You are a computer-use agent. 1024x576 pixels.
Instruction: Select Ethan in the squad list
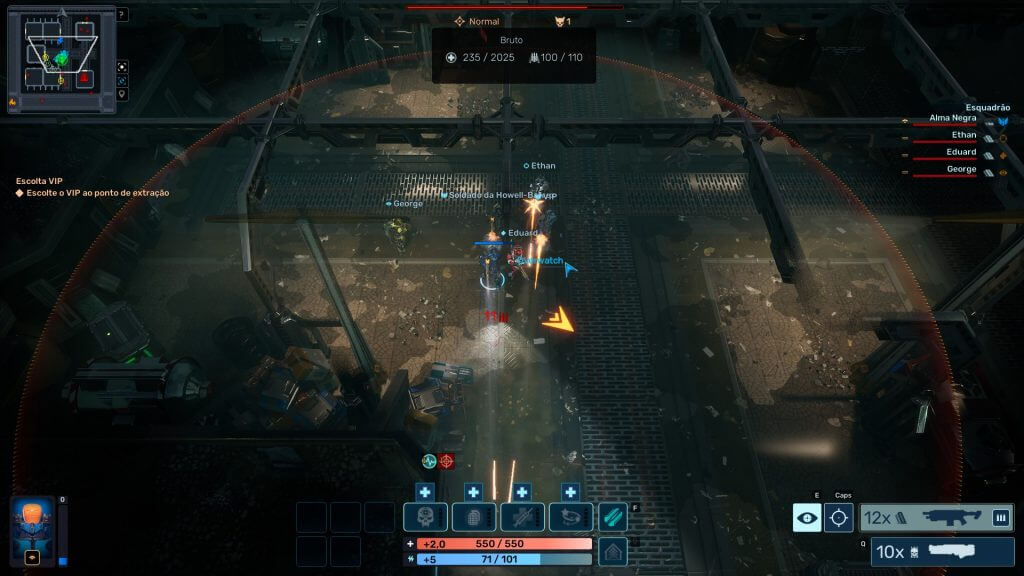click(x=962, y=135)
